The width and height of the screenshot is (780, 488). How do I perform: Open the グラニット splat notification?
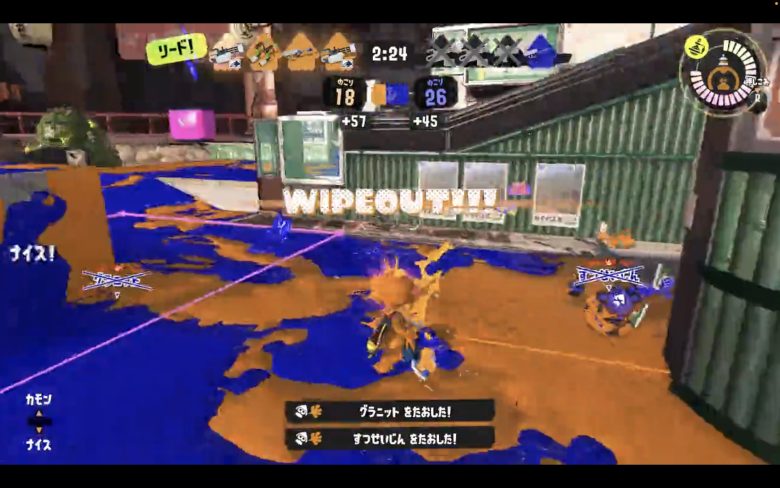389,411
